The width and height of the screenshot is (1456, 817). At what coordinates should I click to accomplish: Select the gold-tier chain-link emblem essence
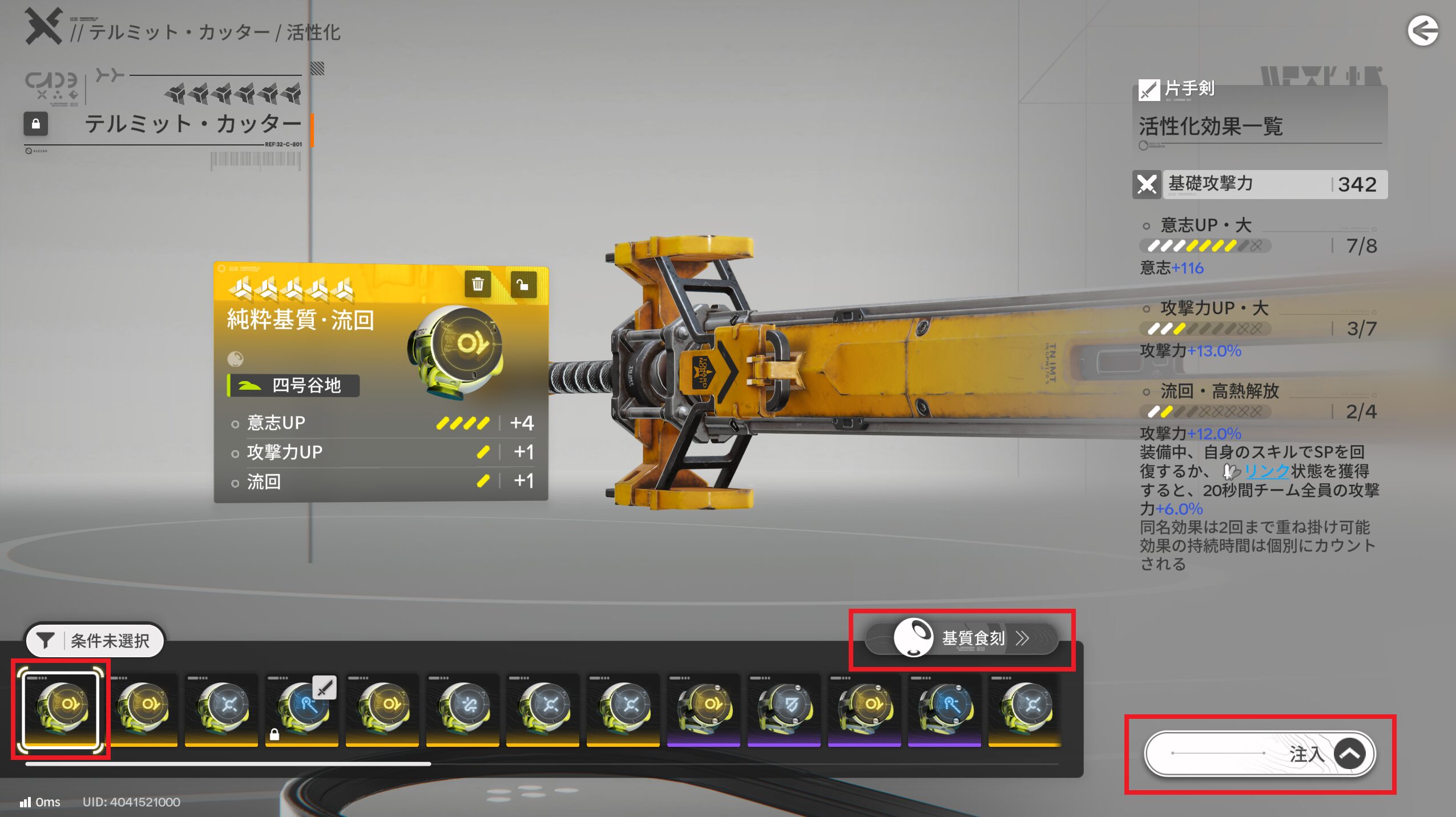[x=463, y=709]
